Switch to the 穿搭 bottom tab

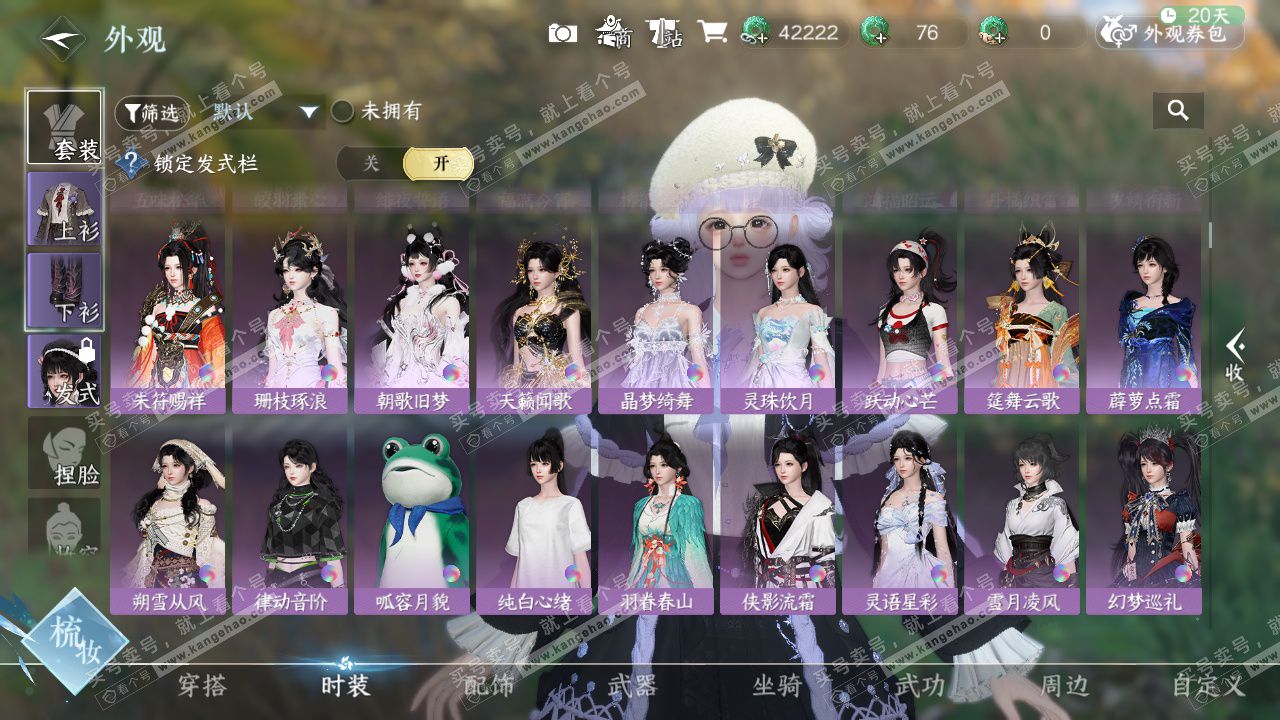202,685
